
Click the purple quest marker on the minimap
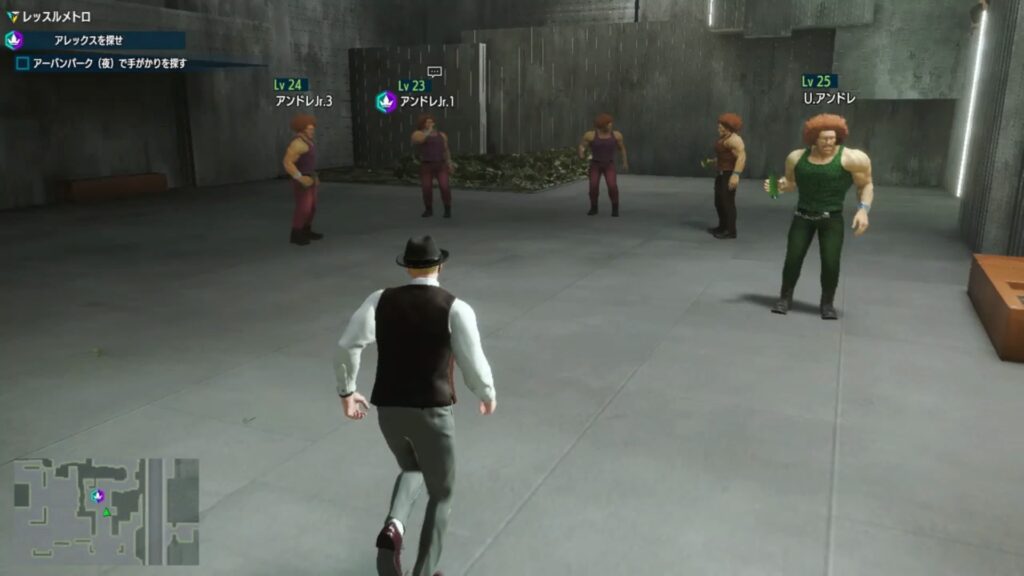(98, 495)
